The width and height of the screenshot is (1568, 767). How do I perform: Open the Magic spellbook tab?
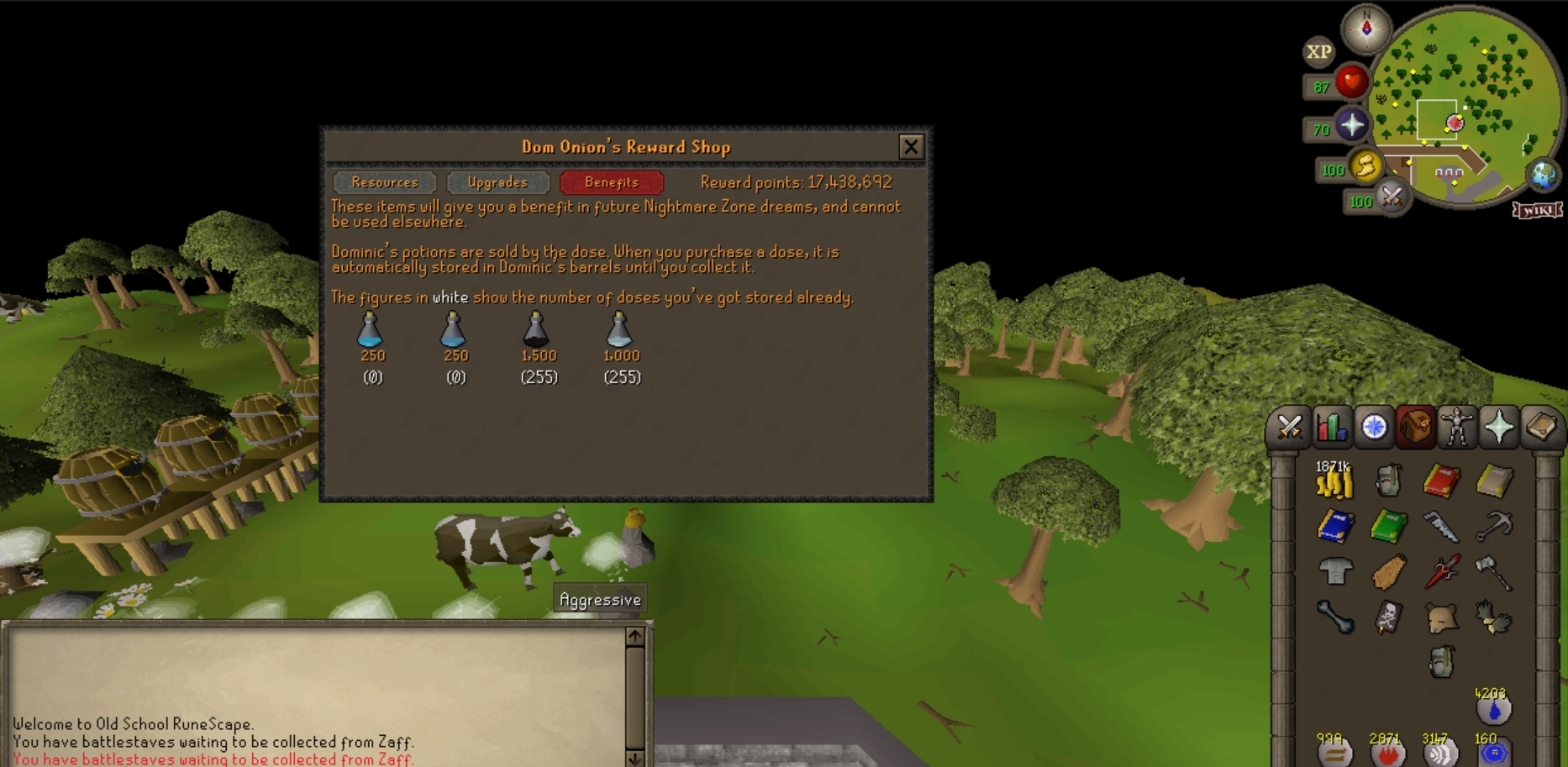click(x=1540, y=428)
